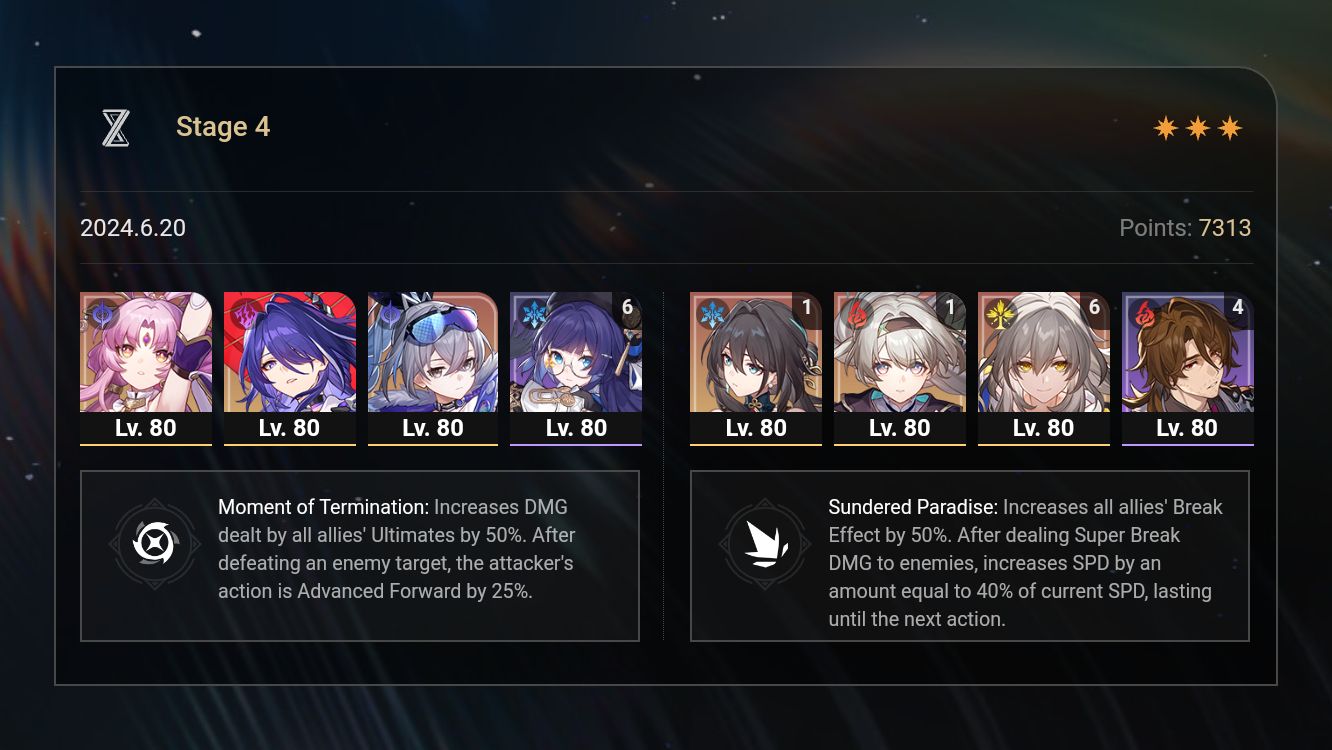Click the Stage 4 title
The width and height of the screenshot is (1332, 750).
click(222, 127)
